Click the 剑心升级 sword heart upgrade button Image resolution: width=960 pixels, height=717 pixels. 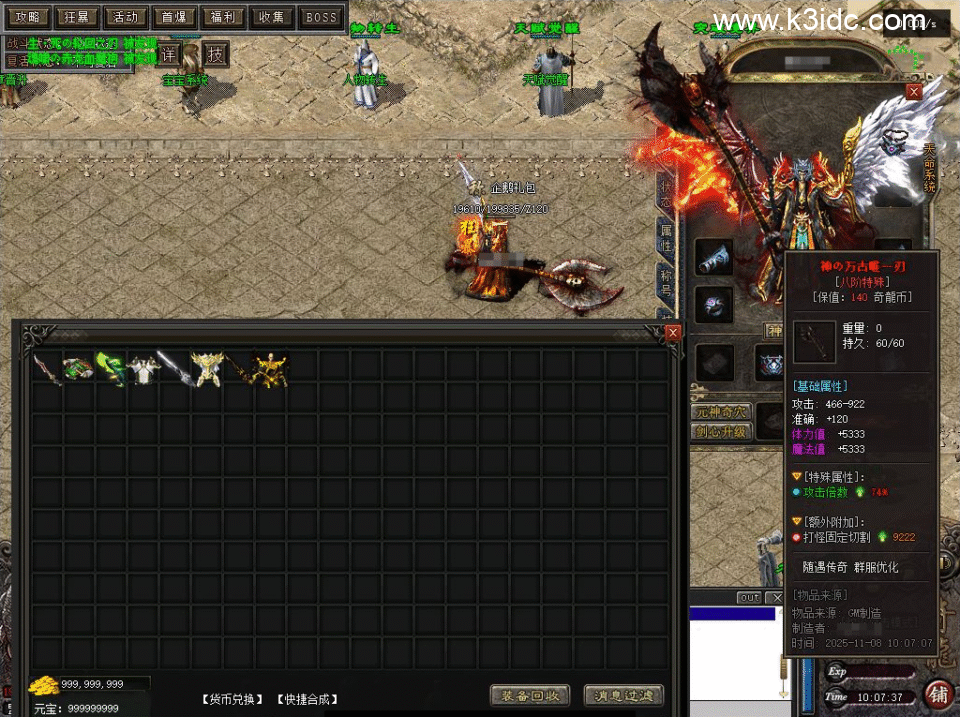pyautogui.click(x=720, y=432)
